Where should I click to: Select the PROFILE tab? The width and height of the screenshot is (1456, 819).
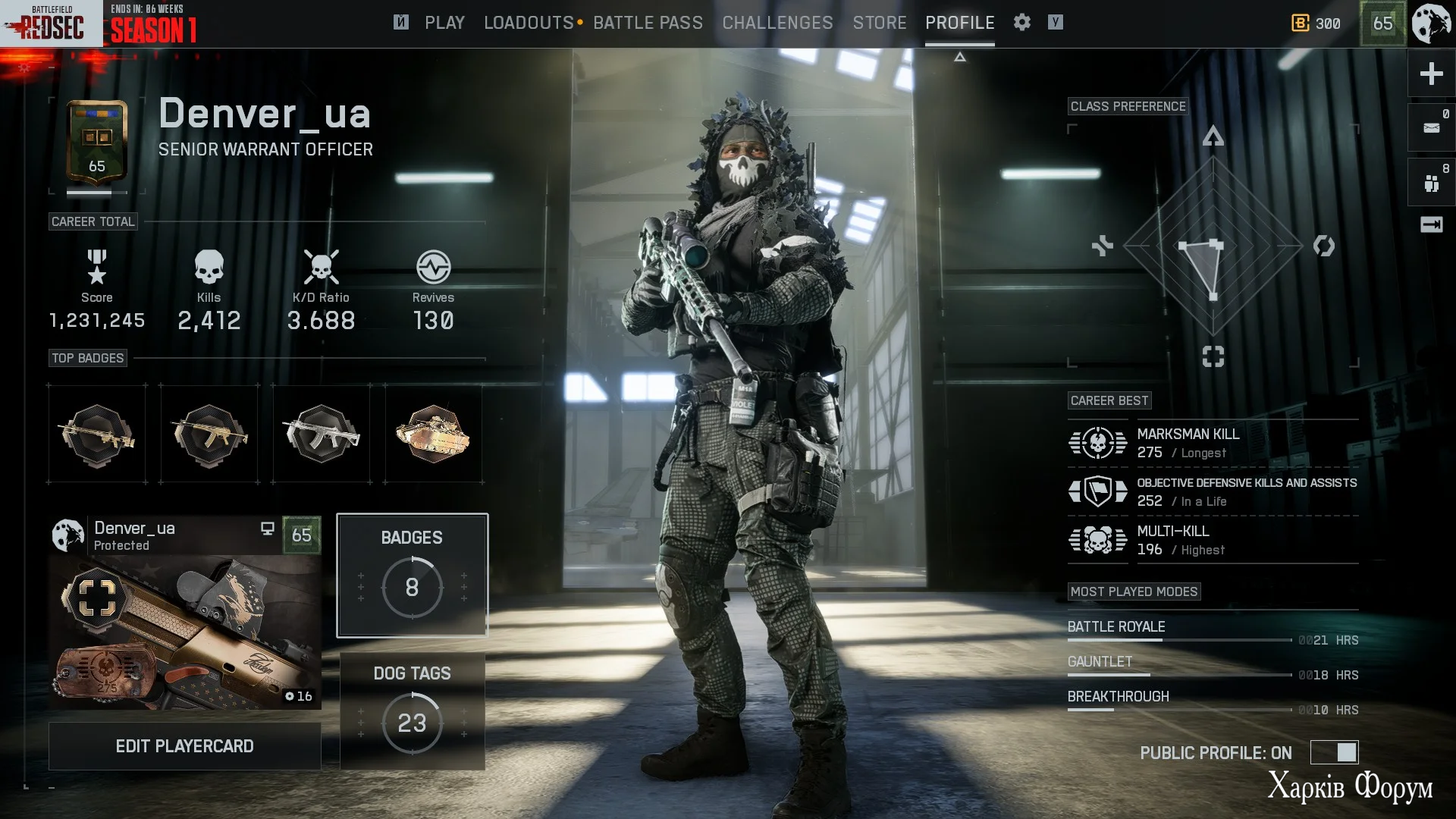tap(959, 23)
